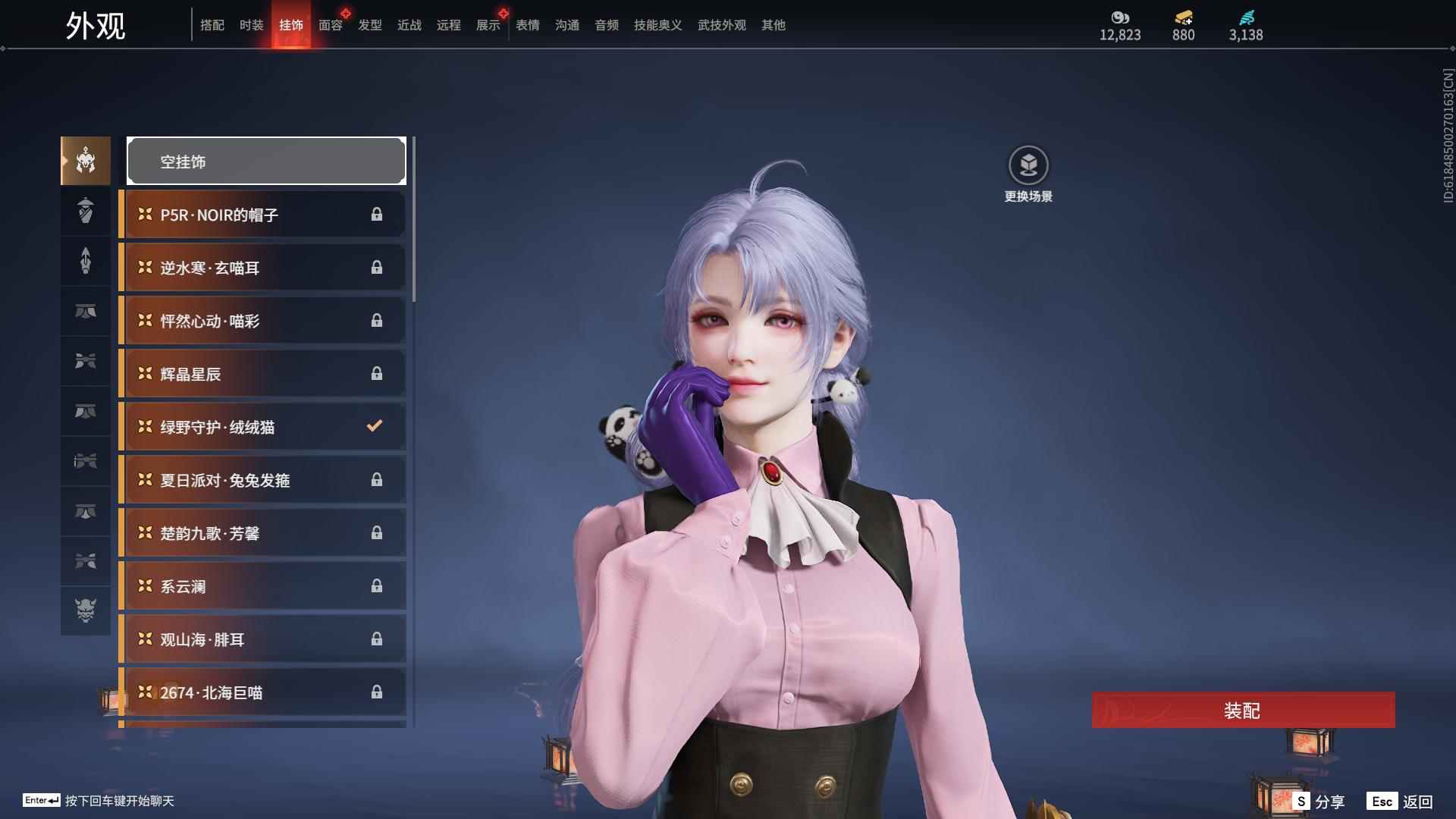Image resolution: width=1456 pixels, height=819 pixels.
Task: Click the 分享 share button
Action: pos(1319,801)
